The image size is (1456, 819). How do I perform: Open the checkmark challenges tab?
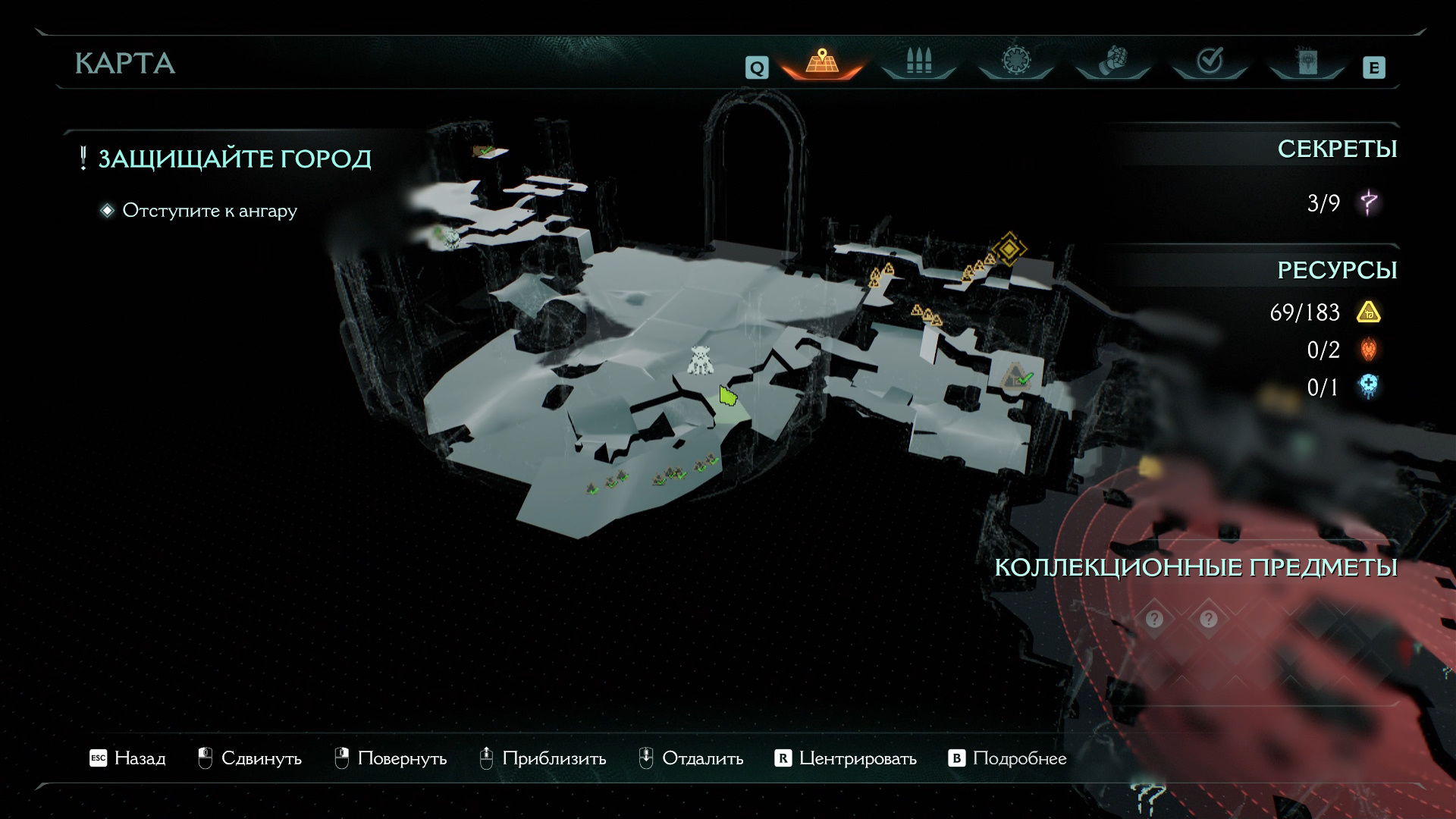click(1210, 61)
